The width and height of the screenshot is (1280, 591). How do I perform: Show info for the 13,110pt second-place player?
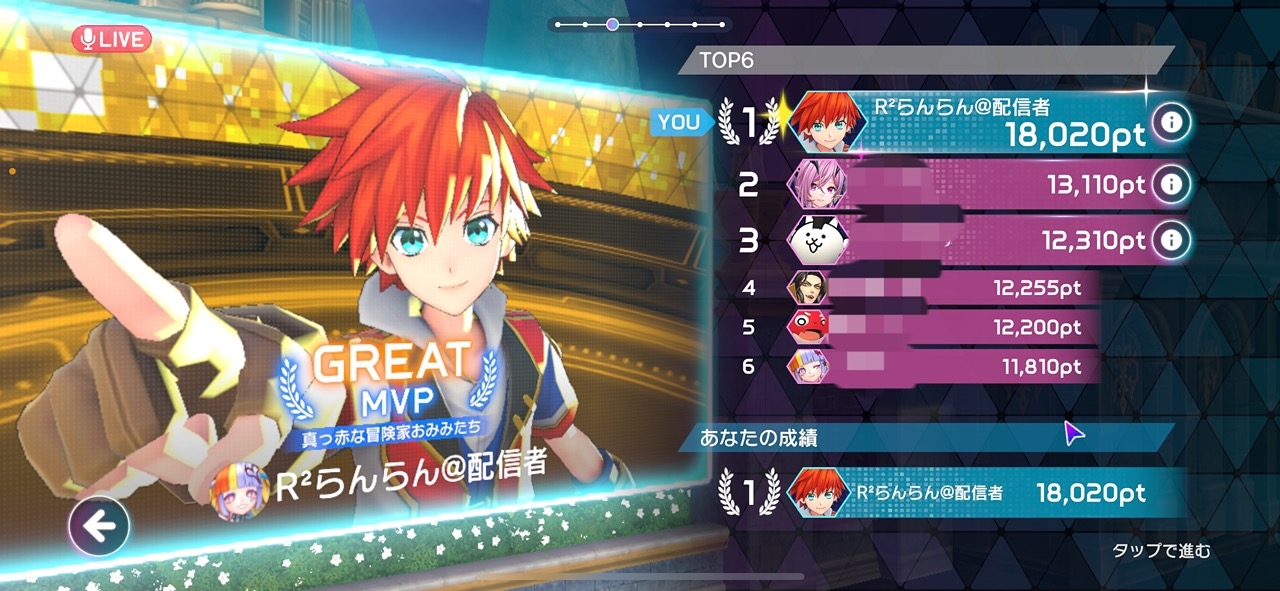(x=1169, y=184)
